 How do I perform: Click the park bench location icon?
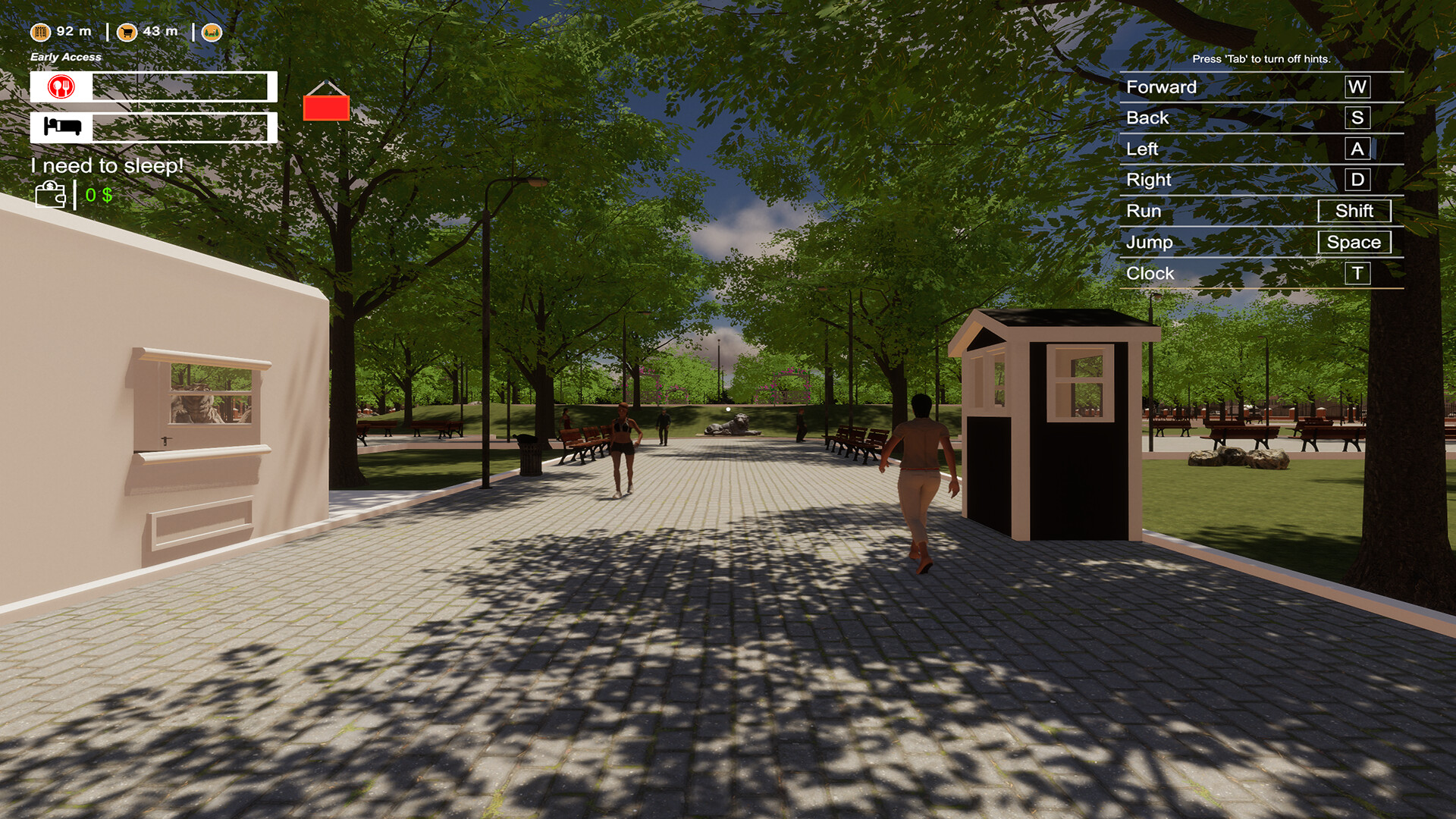212,33
